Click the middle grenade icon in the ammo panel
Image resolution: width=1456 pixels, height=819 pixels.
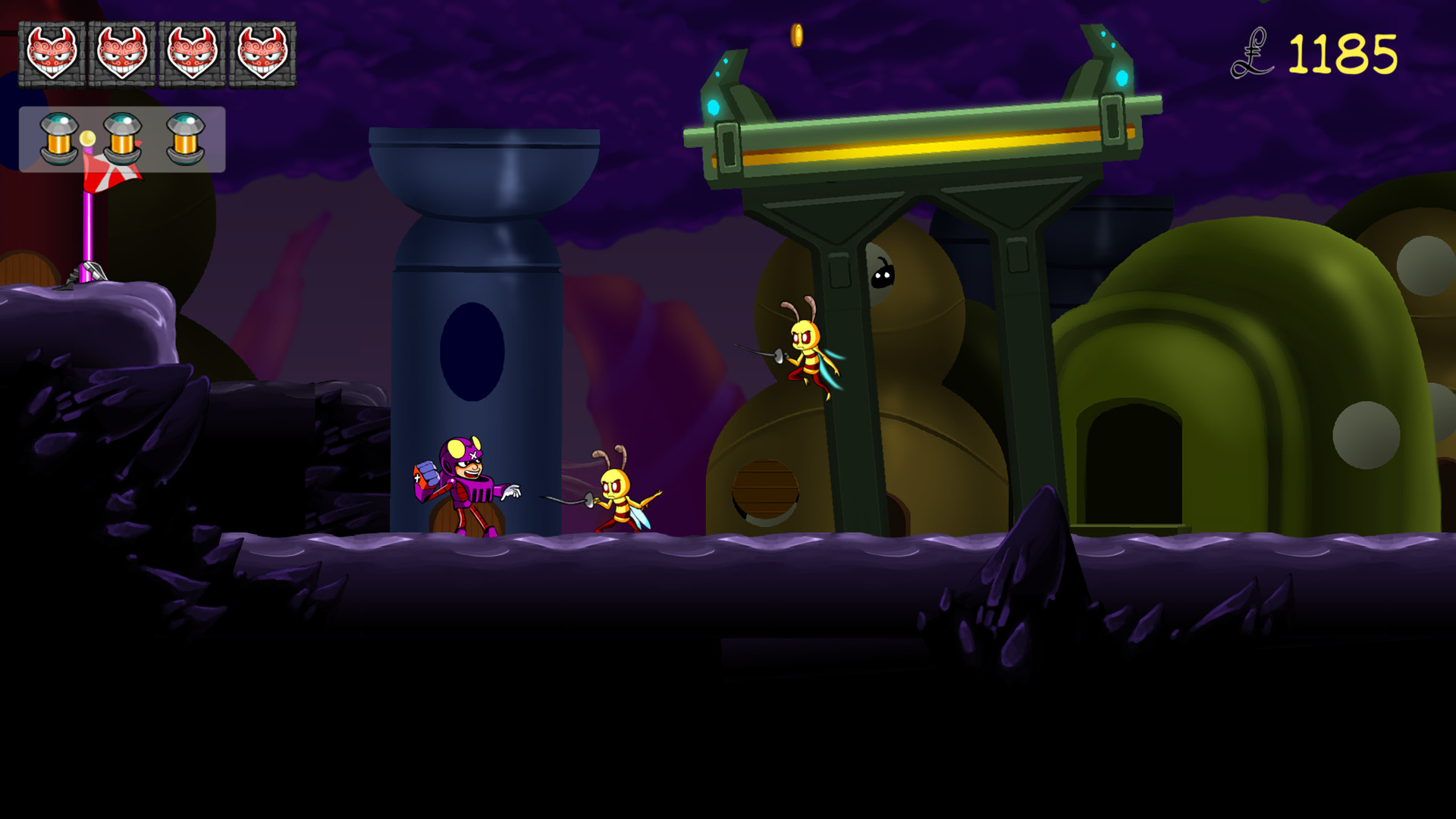coord(122,139)
